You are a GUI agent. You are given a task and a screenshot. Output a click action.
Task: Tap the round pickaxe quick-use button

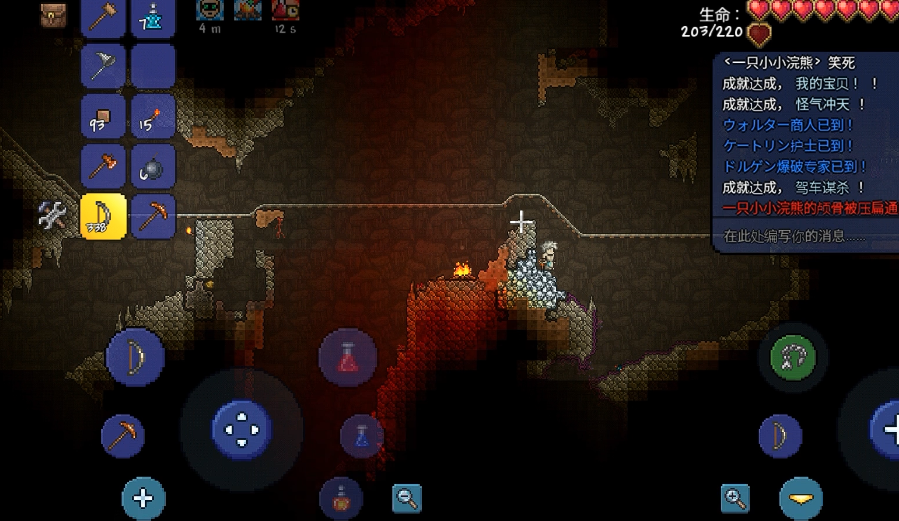click(x=123, y=436)
